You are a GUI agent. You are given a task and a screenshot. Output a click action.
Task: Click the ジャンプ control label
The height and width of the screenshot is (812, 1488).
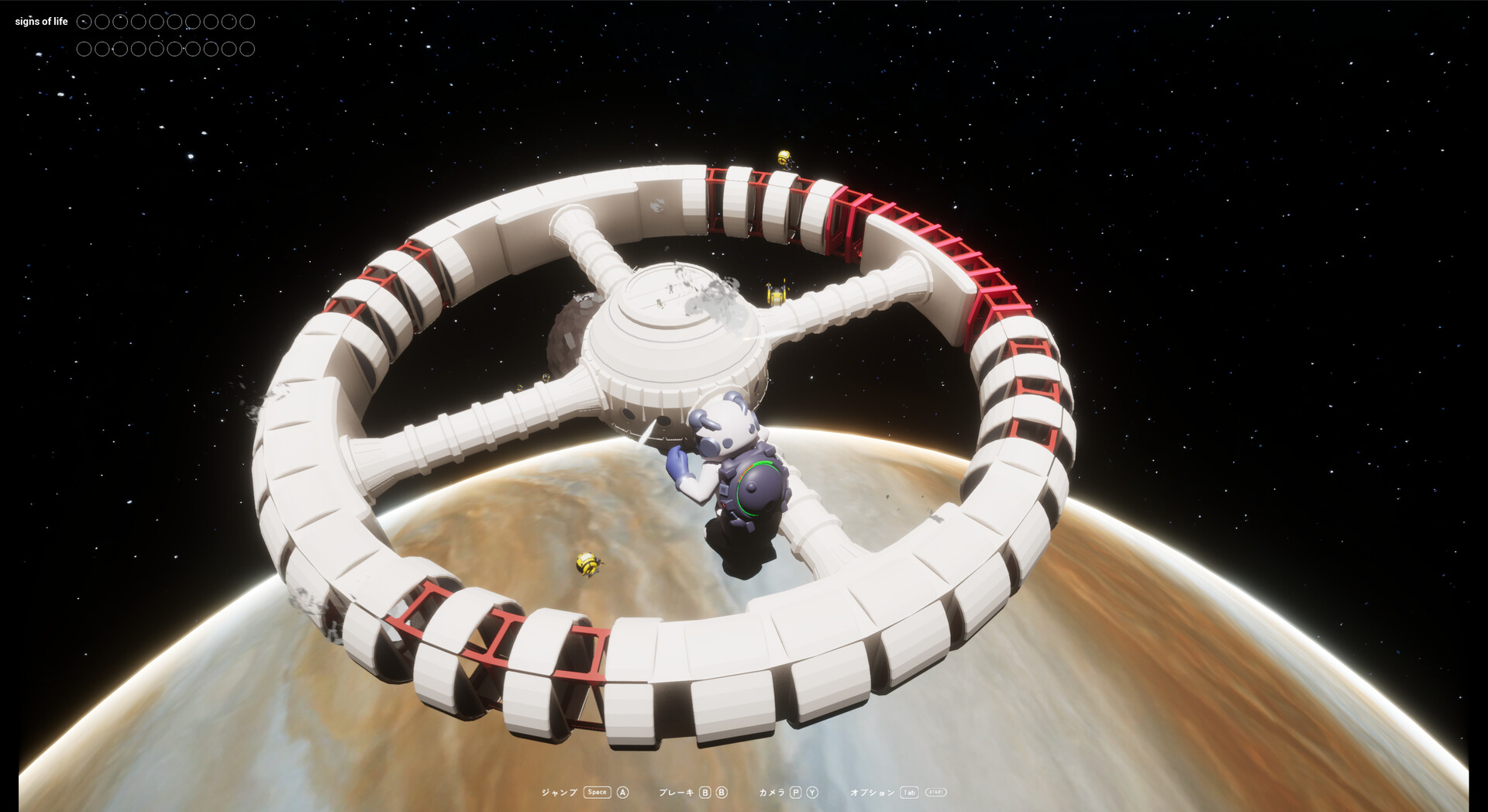pos(560,792)
